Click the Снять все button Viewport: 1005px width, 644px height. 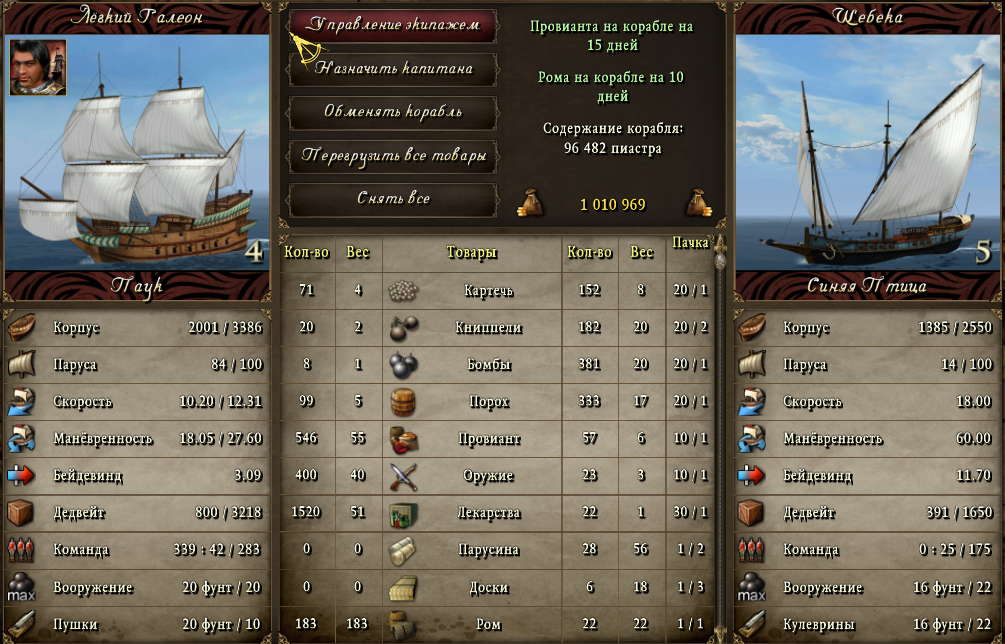[x=393, y=199]
